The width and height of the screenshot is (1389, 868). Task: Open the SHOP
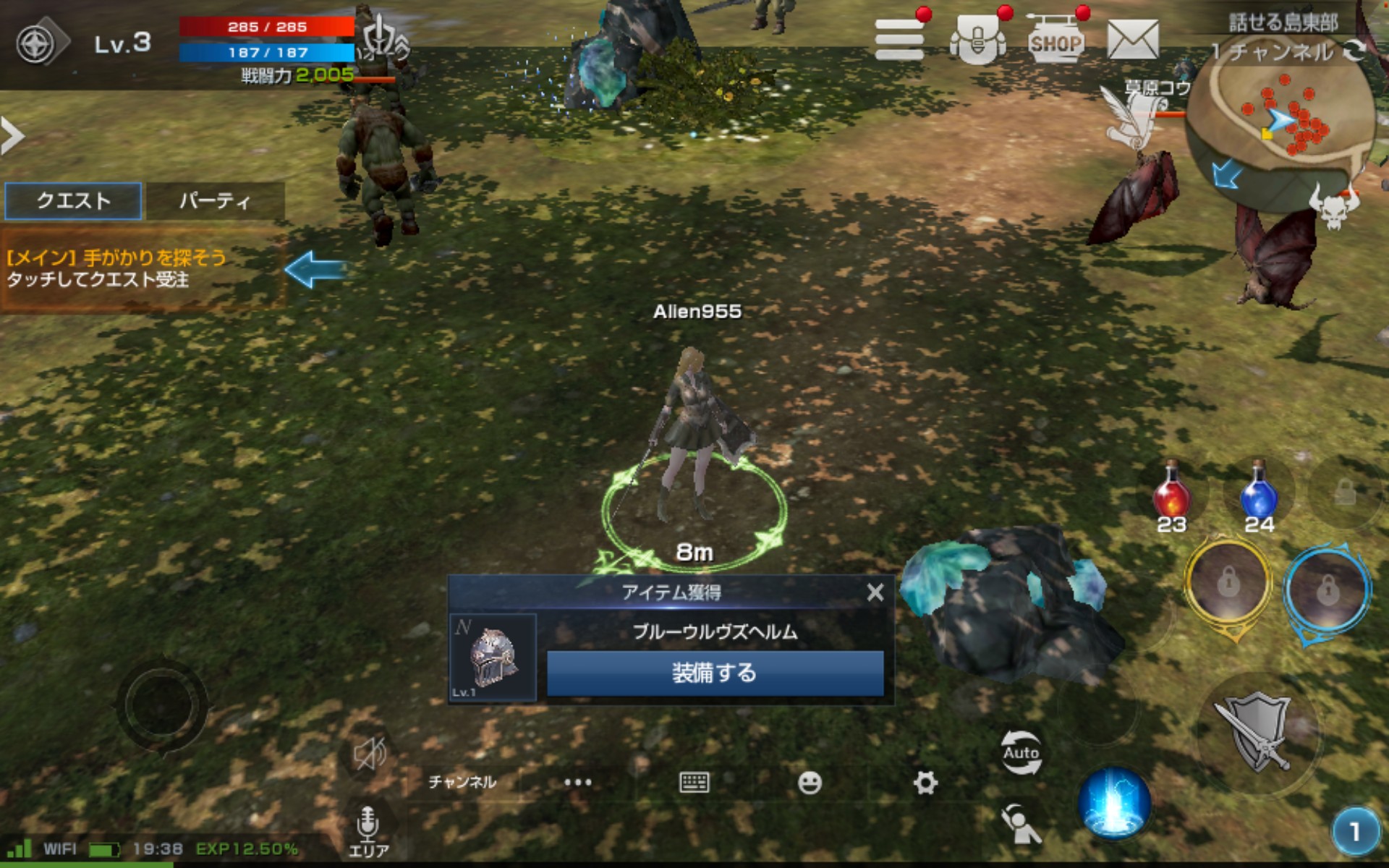pos(1055,41)
